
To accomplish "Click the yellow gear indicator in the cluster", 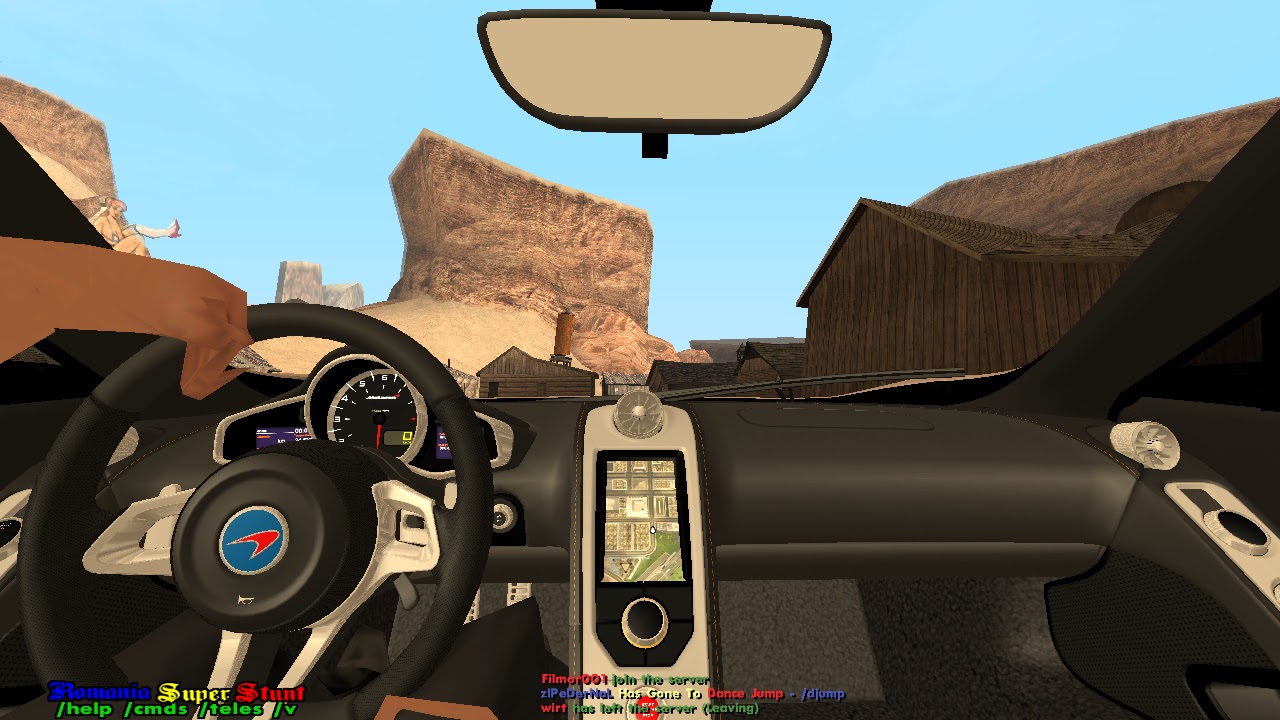I will click(408, 436).
